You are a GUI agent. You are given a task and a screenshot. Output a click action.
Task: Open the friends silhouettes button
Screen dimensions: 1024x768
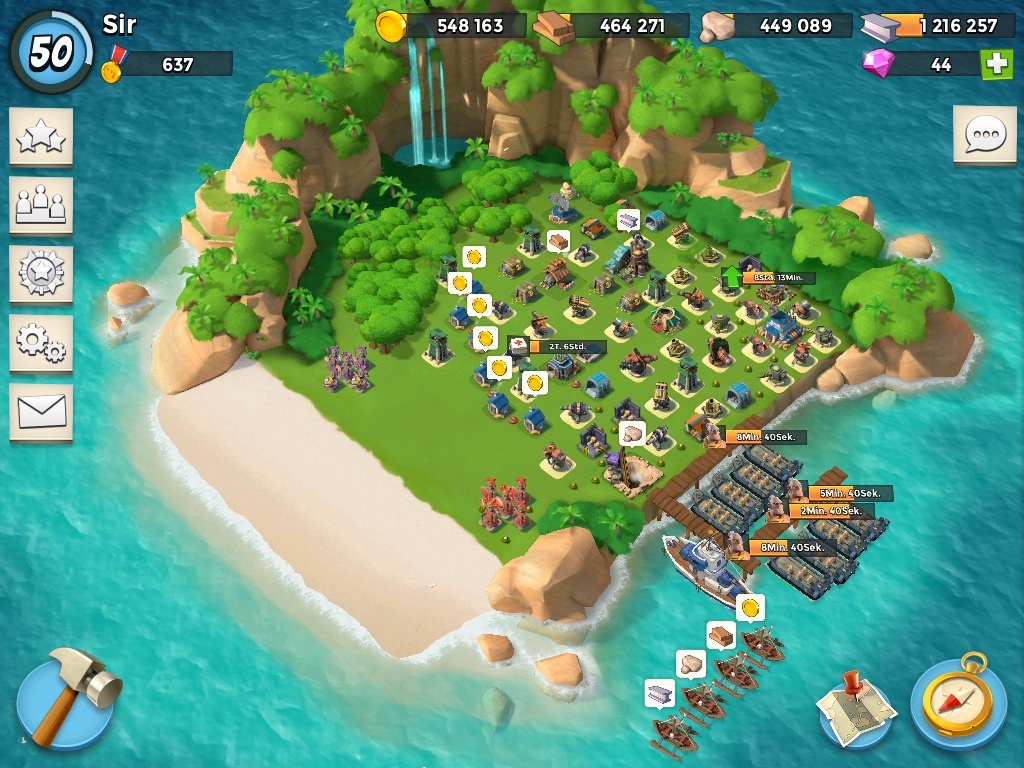tap(41, 206)
